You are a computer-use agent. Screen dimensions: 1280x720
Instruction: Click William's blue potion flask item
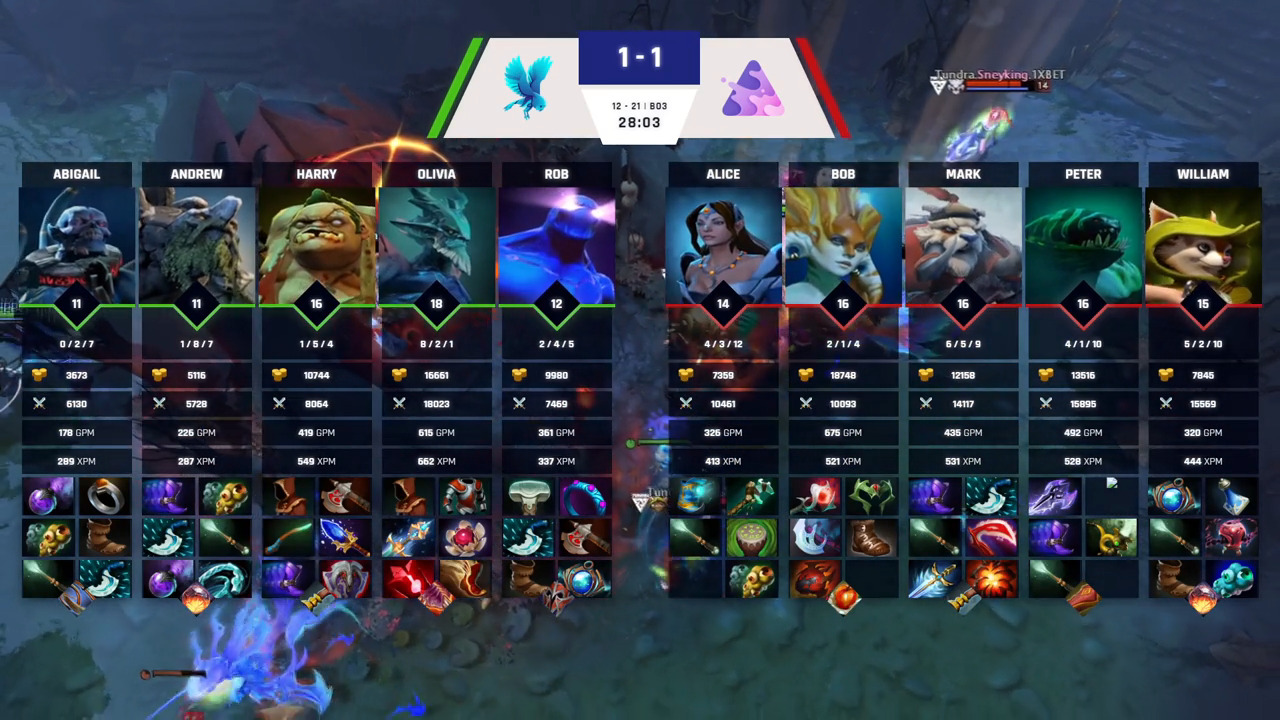point(1232,497)
